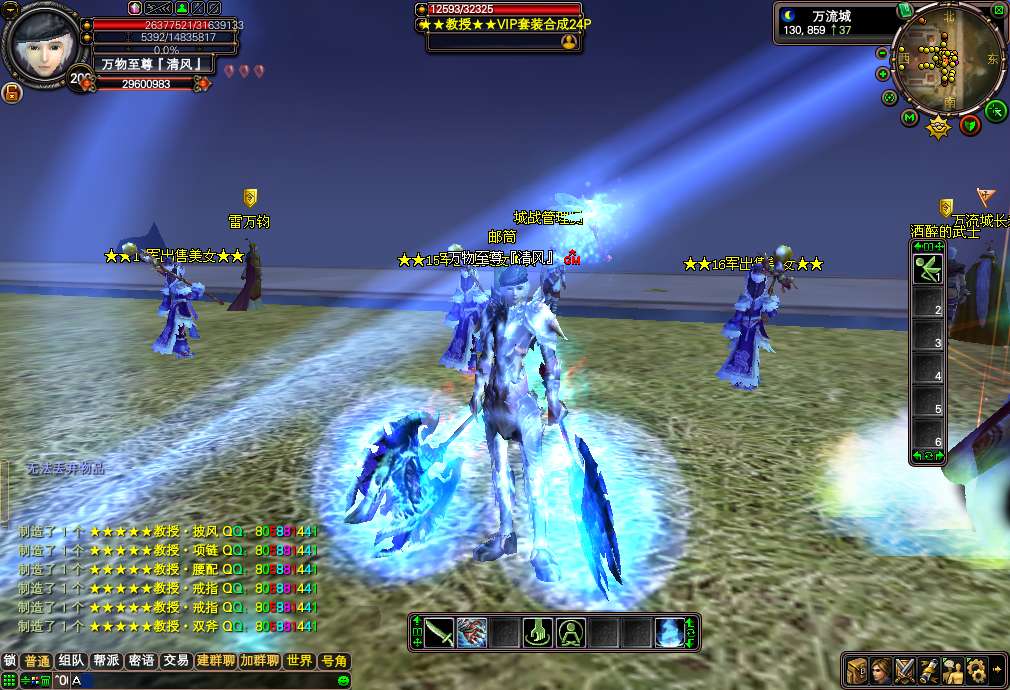Open the green smiley emoticon picker
The height and width of the screenshot is (690, 1010).
click(x=344, y=681)
